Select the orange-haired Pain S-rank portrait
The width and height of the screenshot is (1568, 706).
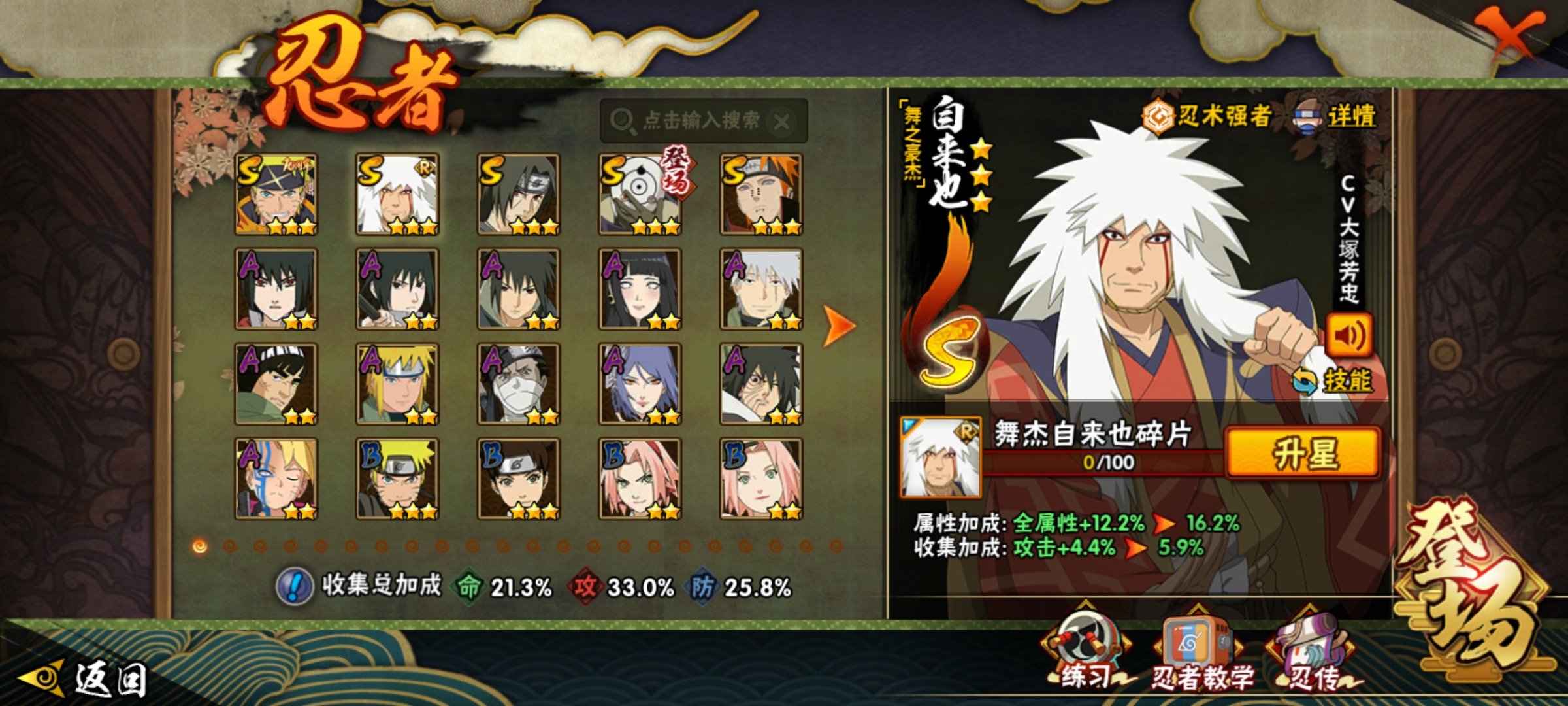pos(761,194)
